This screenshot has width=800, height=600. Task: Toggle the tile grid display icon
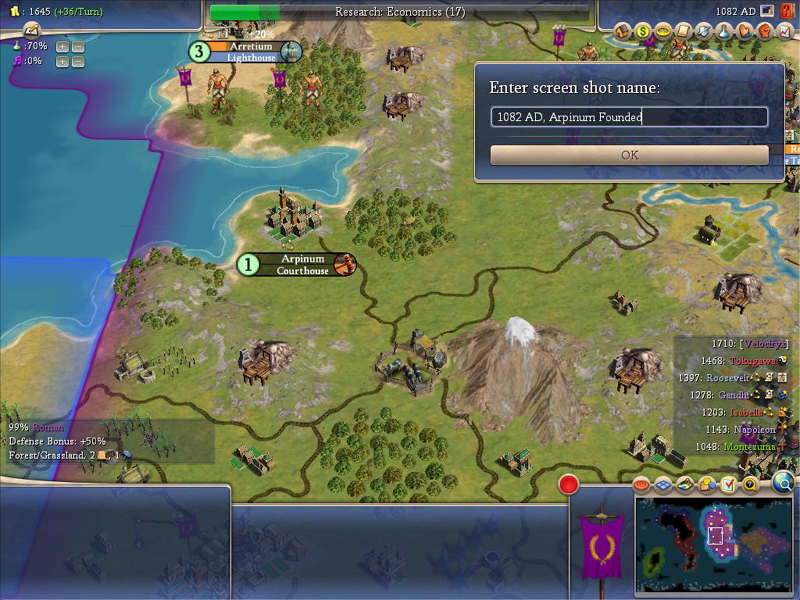pos(662,485)
